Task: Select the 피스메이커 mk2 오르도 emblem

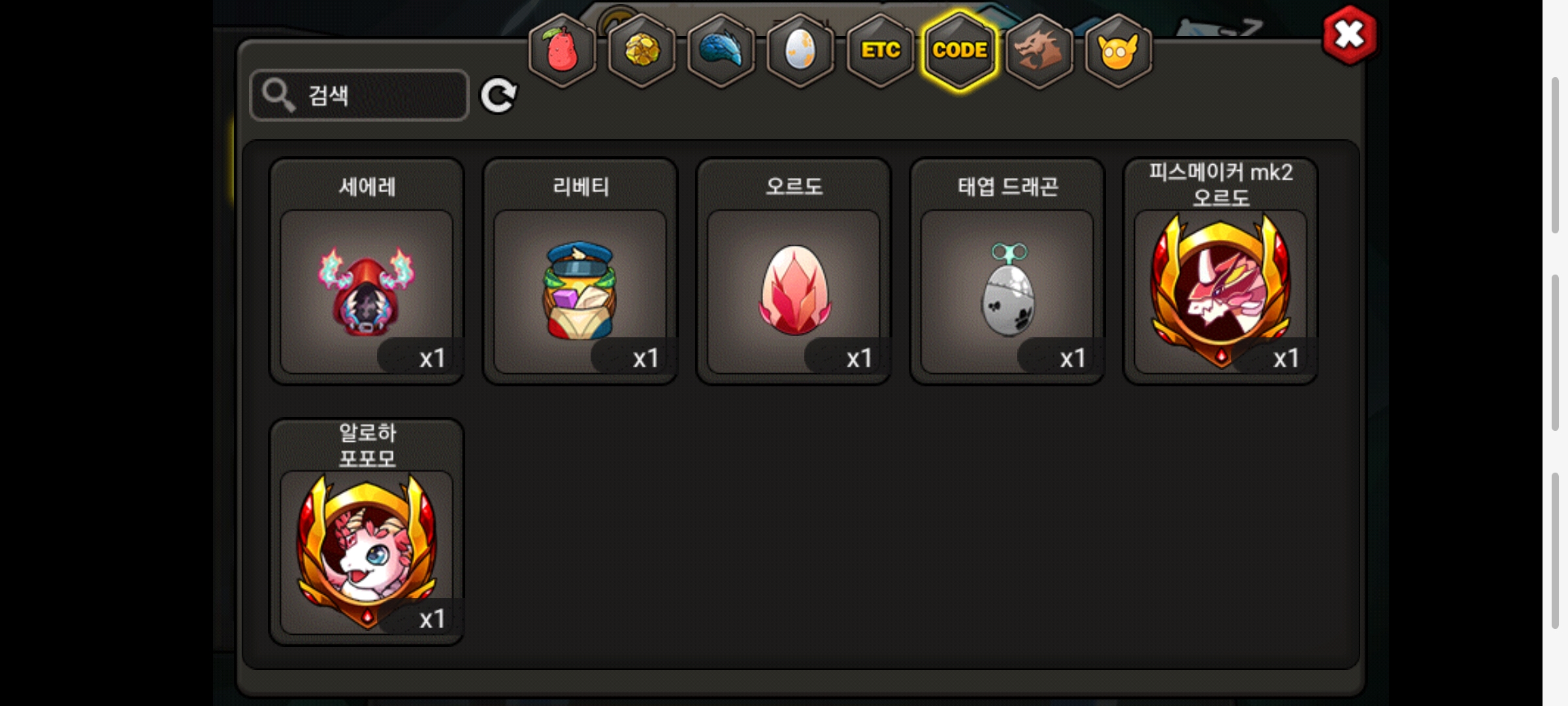Action: (x=1220, y=291)
